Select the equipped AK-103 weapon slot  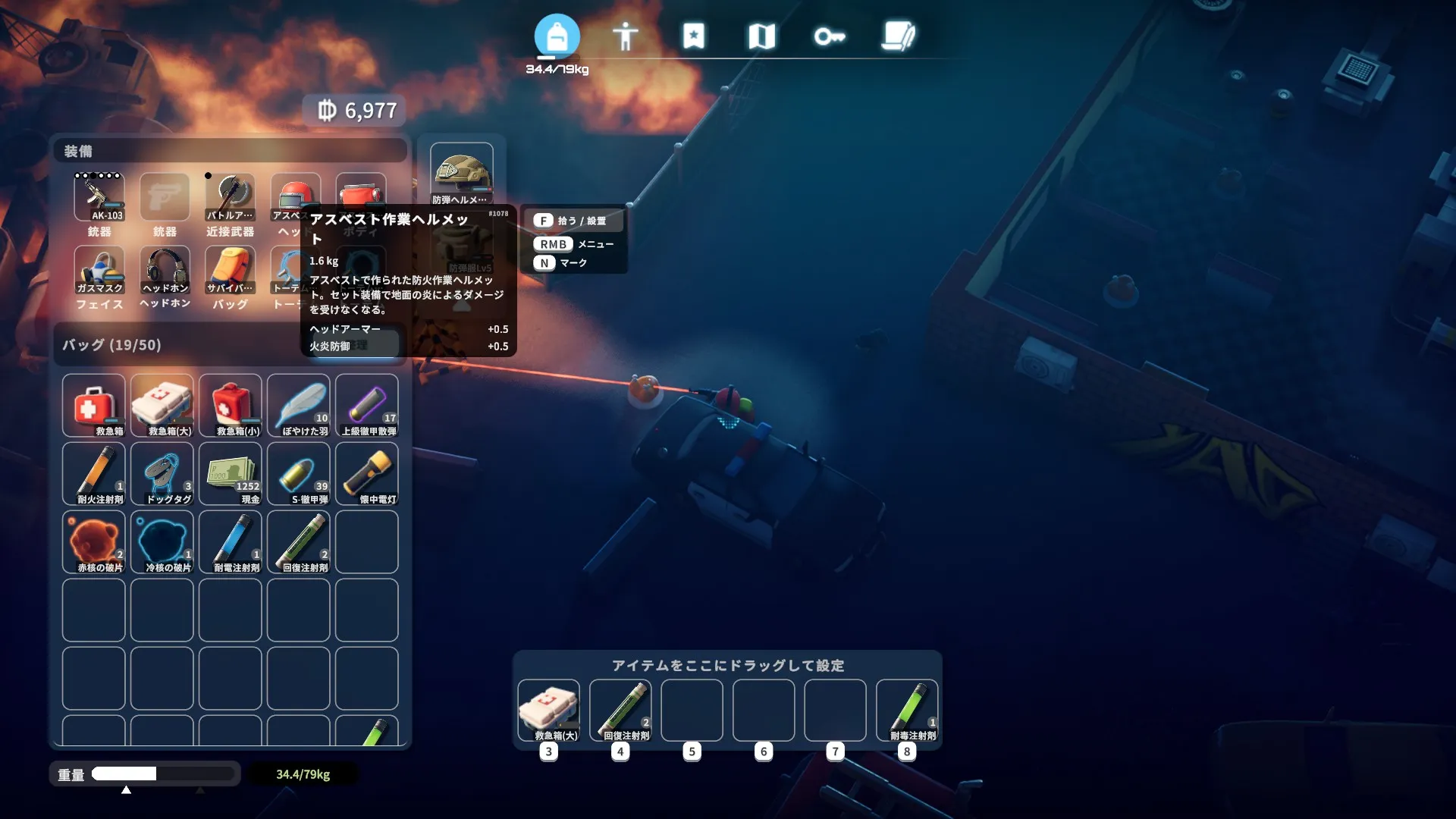[x=99, y=197]
